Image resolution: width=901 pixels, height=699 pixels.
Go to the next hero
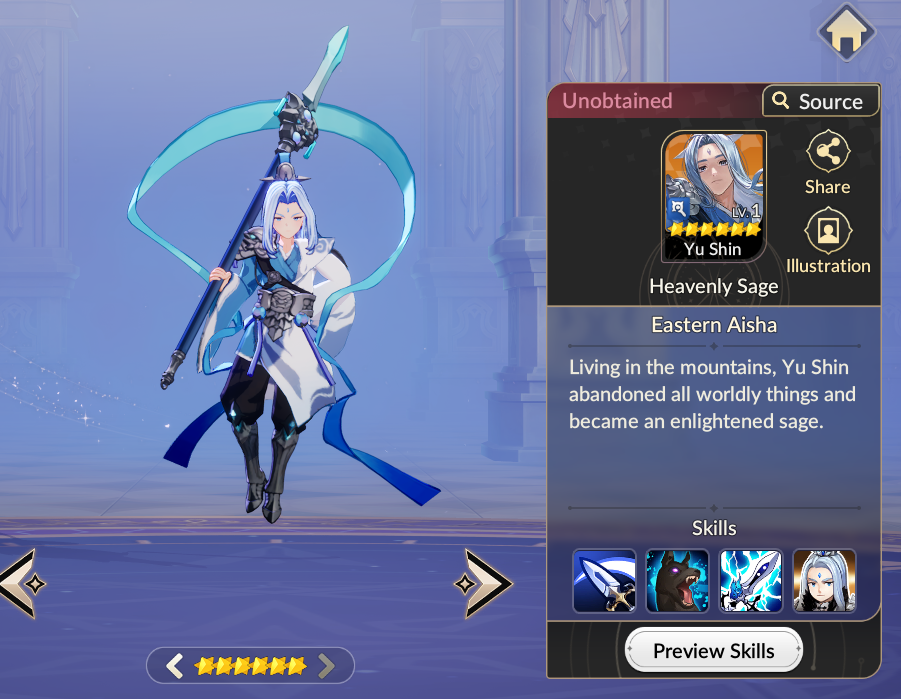tap(483, 582)
